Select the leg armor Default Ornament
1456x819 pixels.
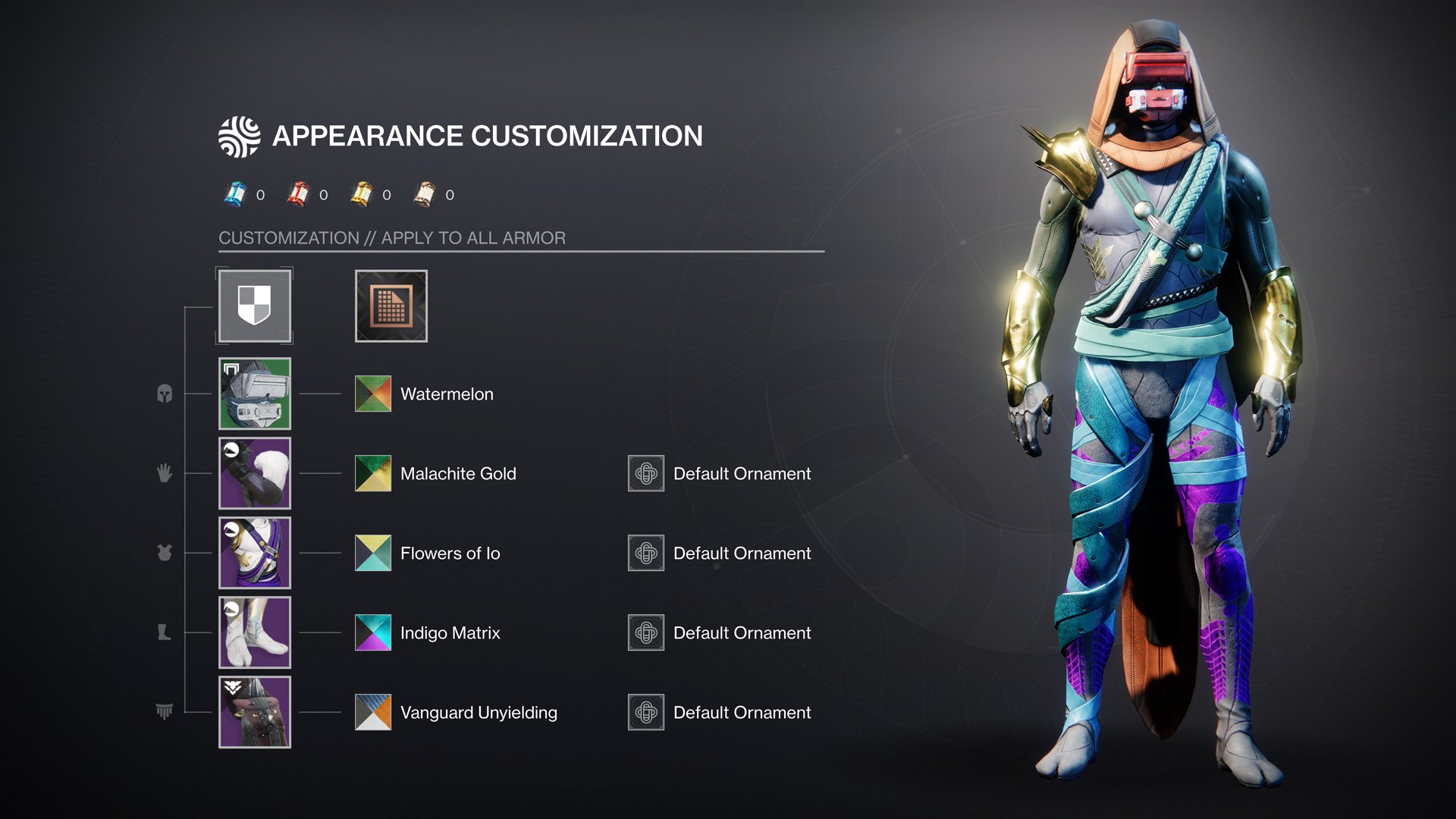coord(646,632)
